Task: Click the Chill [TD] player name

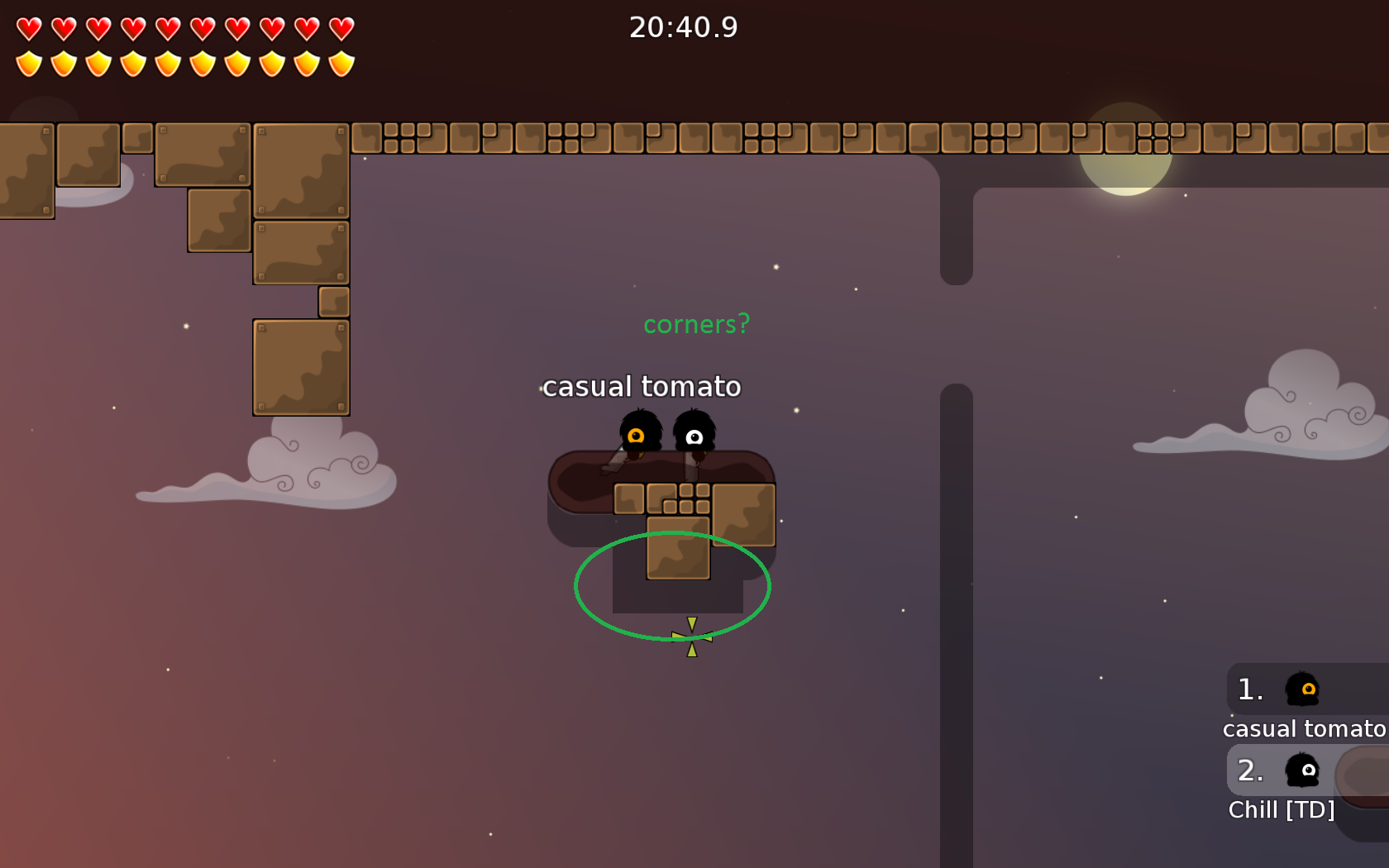Action: (x=1282, y=810)
